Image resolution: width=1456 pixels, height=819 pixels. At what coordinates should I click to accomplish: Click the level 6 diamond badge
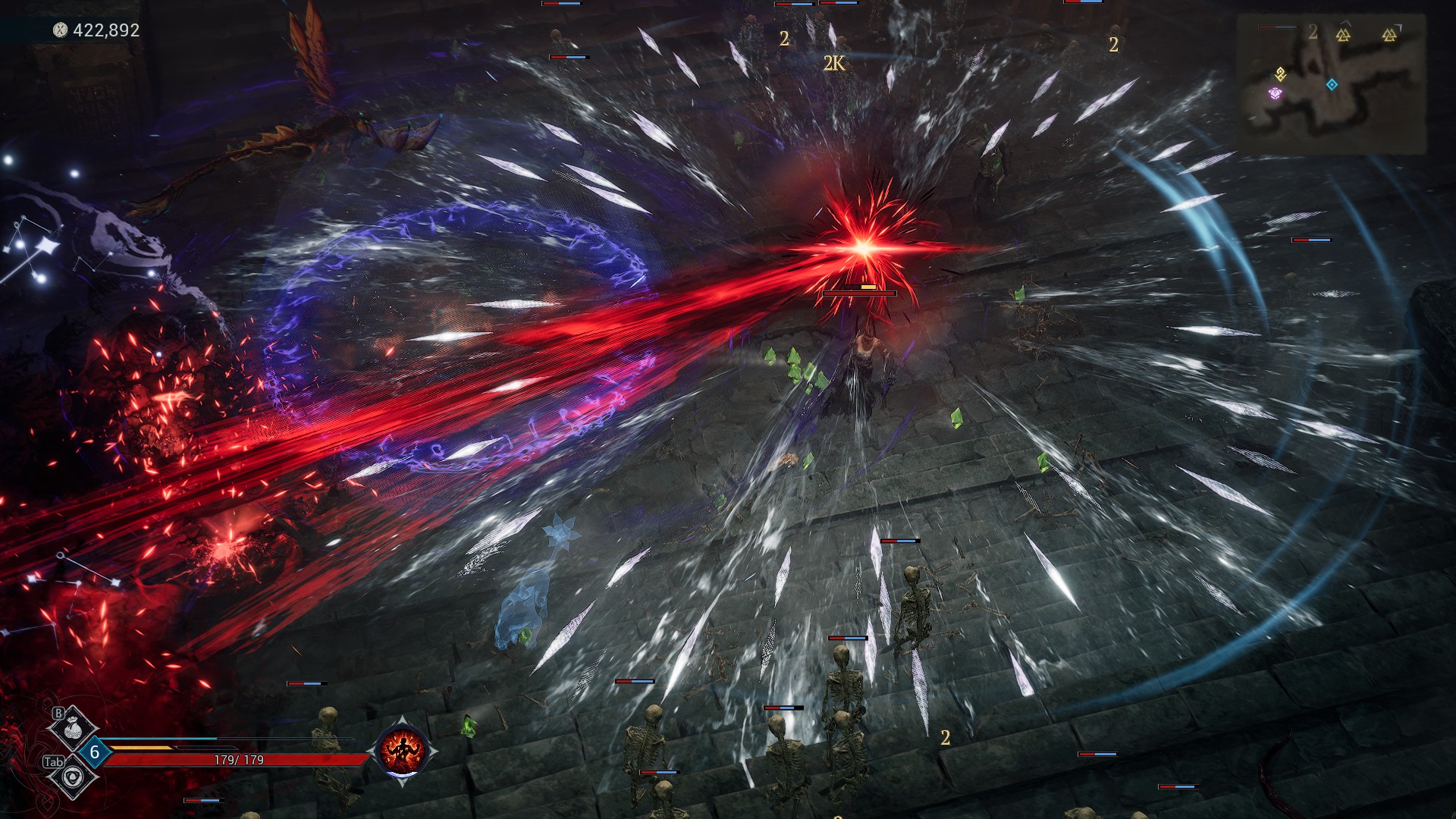(x=94, y=752)
